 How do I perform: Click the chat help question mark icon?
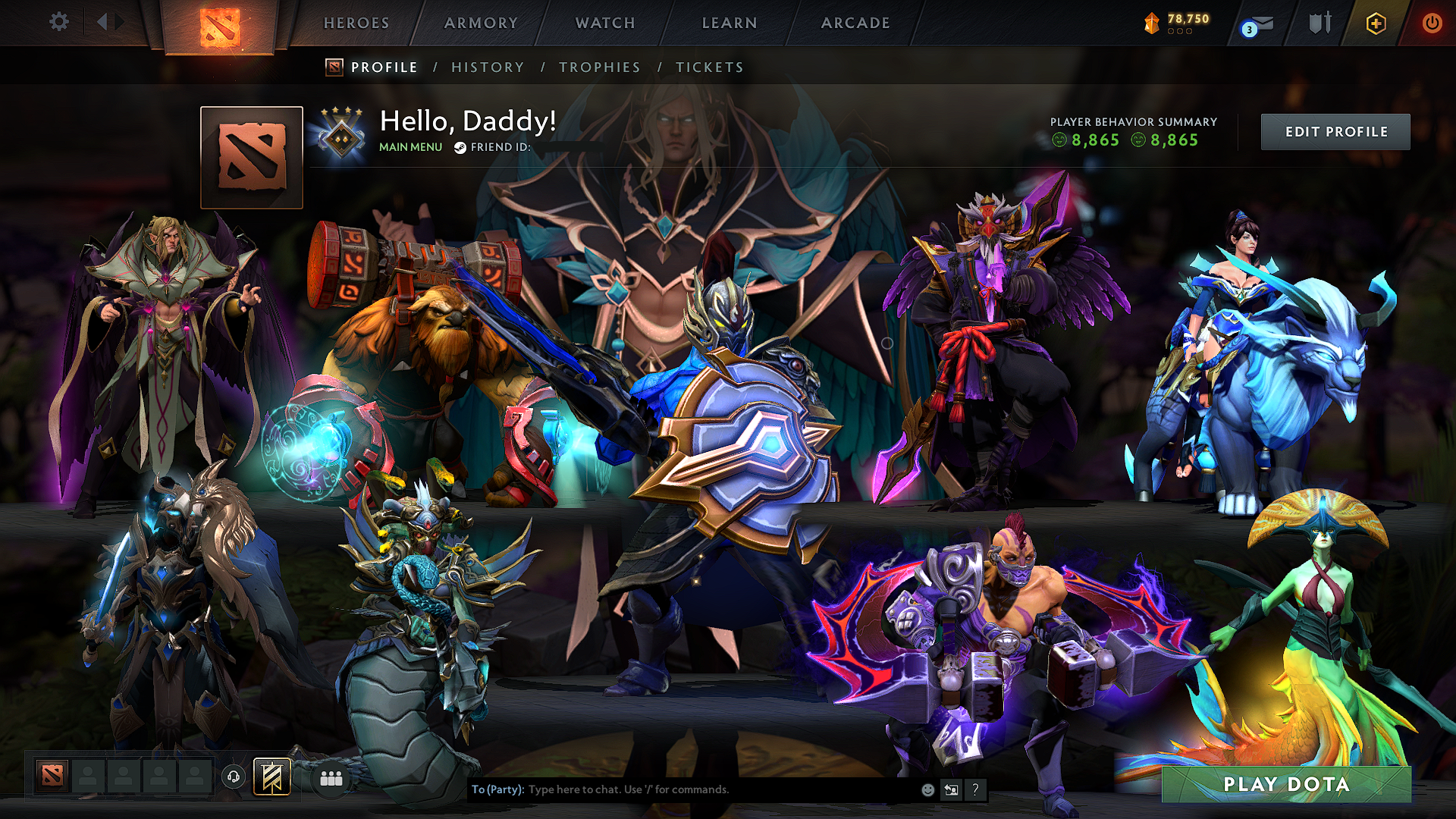[975, 790]
